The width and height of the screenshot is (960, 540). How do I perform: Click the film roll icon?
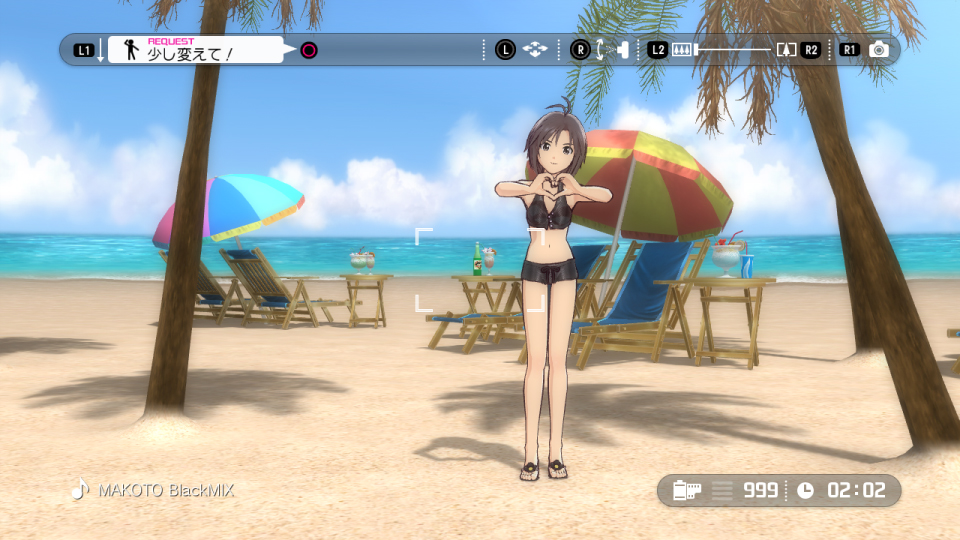[687, 491]
